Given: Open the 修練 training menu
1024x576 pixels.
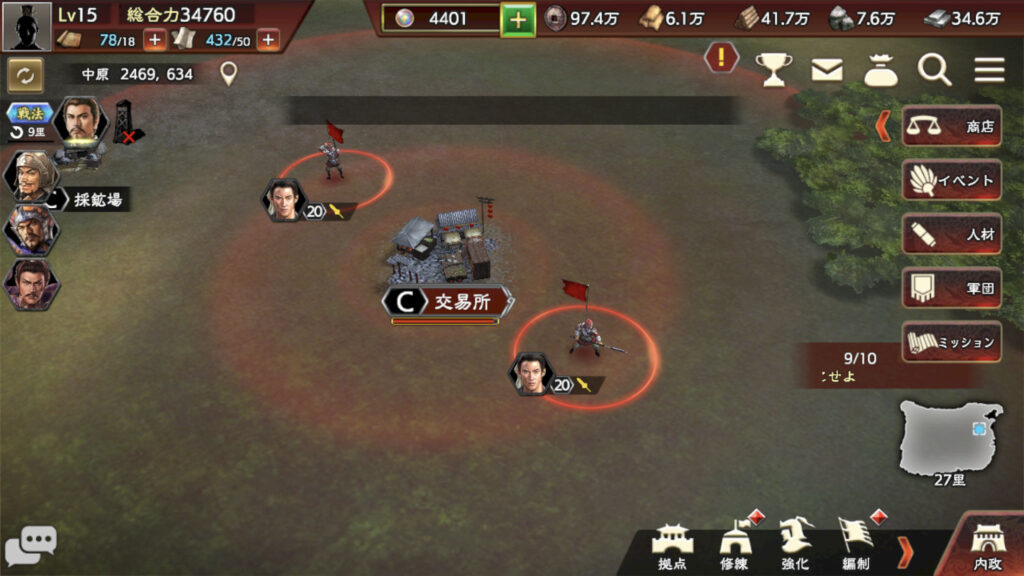Looking at the screenshot, I should tap(734, 546).
